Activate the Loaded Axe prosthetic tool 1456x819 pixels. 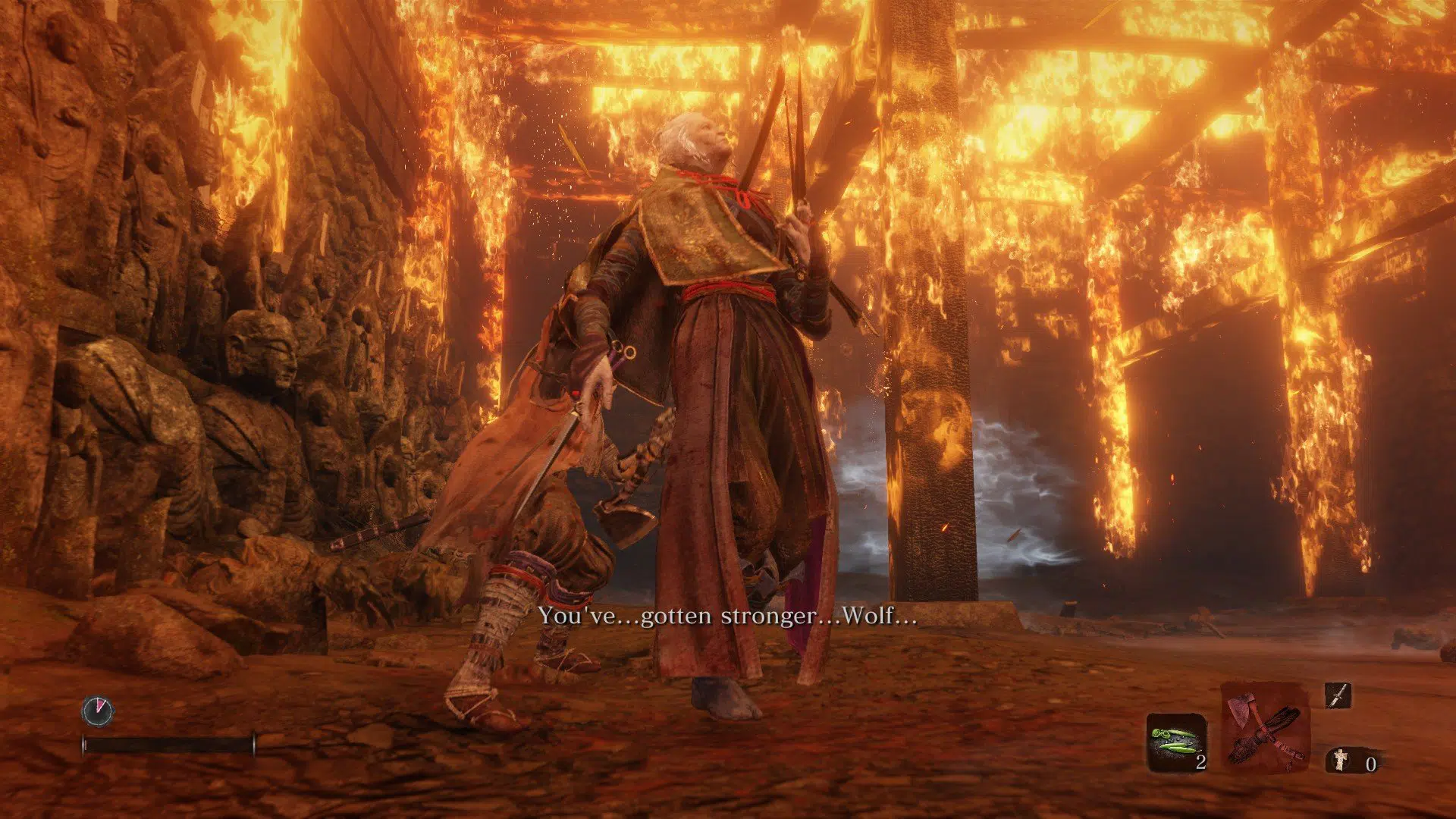pyautogui.click(x=1265, y=726)
